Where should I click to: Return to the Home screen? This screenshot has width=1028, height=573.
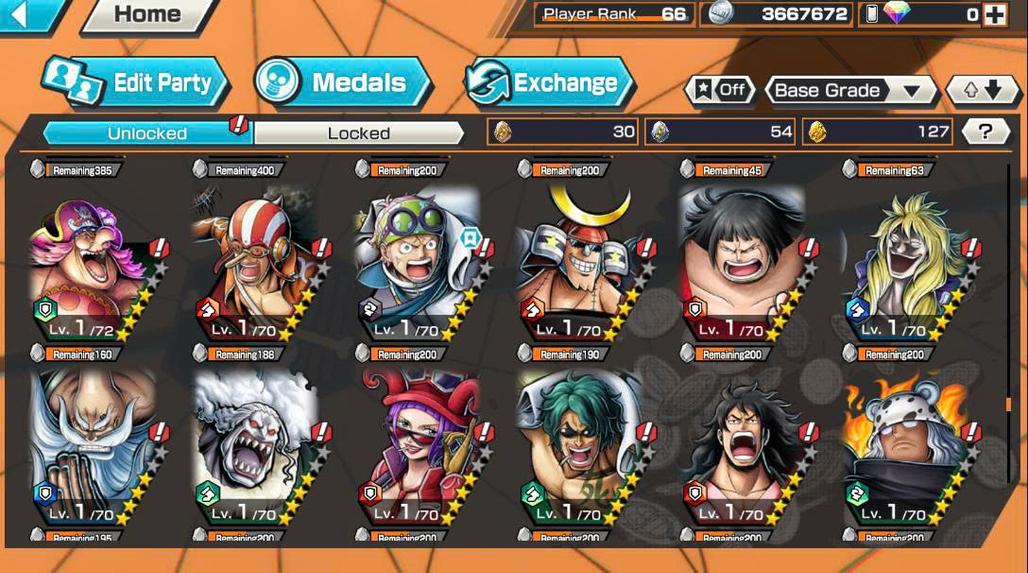click(146, 15)
